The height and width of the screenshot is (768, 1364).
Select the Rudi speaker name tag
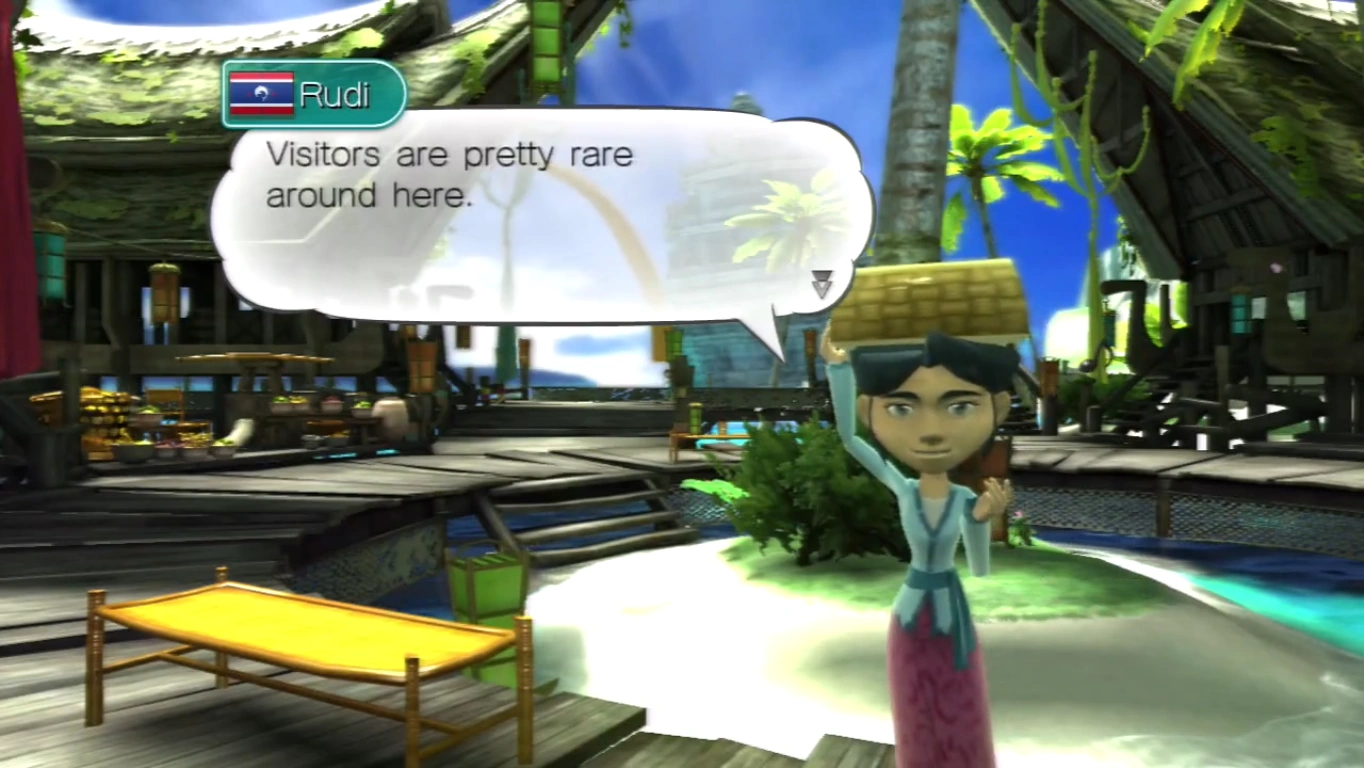[313, 94]
